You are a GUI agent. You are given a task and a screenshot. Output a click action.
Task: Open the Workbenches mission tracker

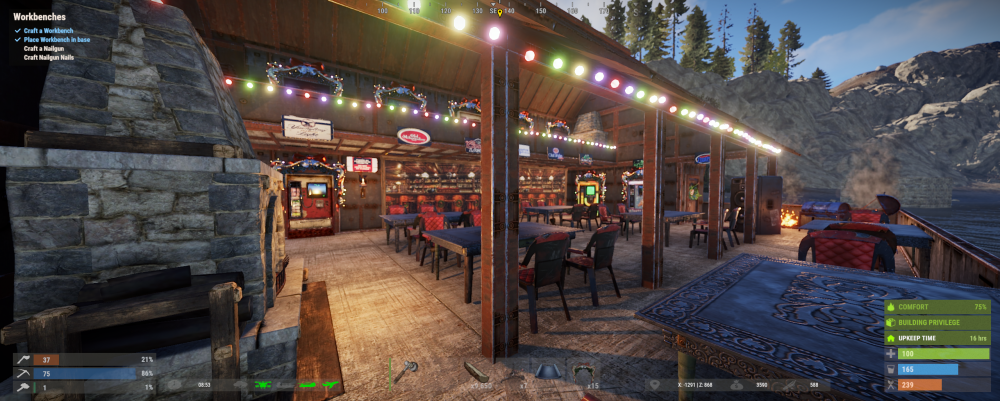[41, 17]
